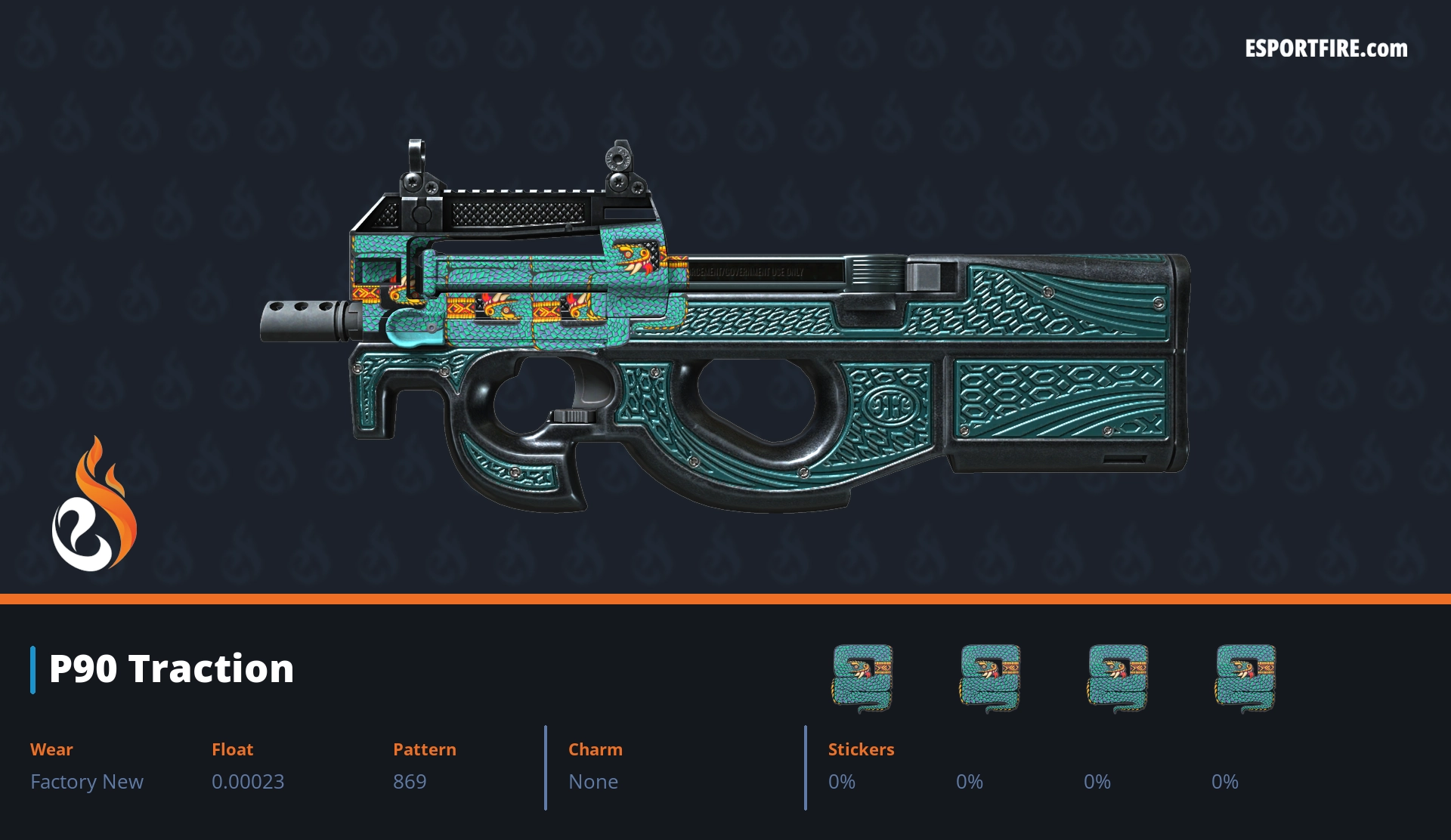Image resolution: width=1451 pixels, height=840 pixels.
Task: Open the ESPORTFIRE.com site link
Action: (x=1326, y=49)
